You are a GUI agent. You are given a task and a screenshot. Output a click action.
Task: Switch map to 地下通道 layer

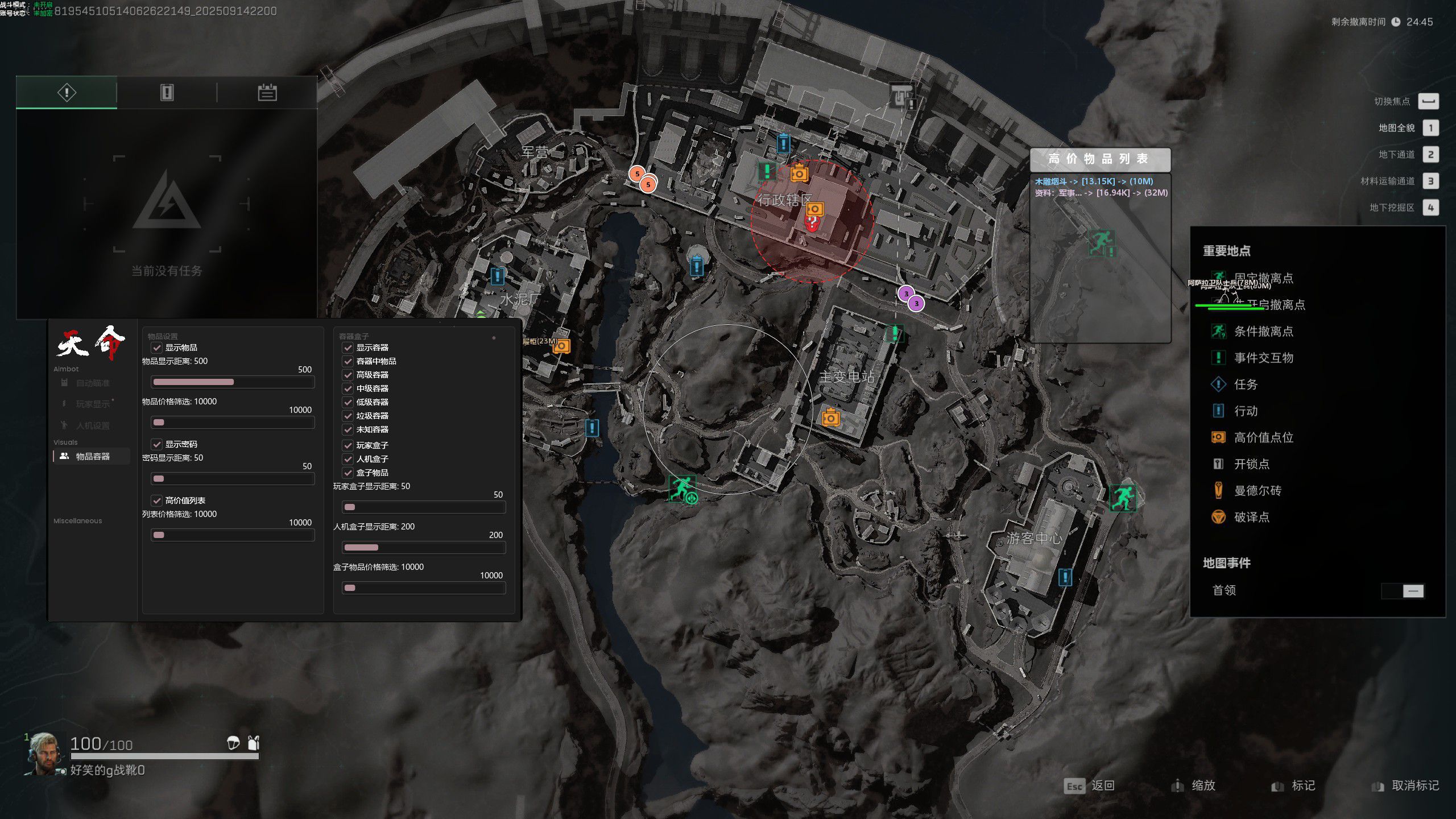click(1430, 155)
